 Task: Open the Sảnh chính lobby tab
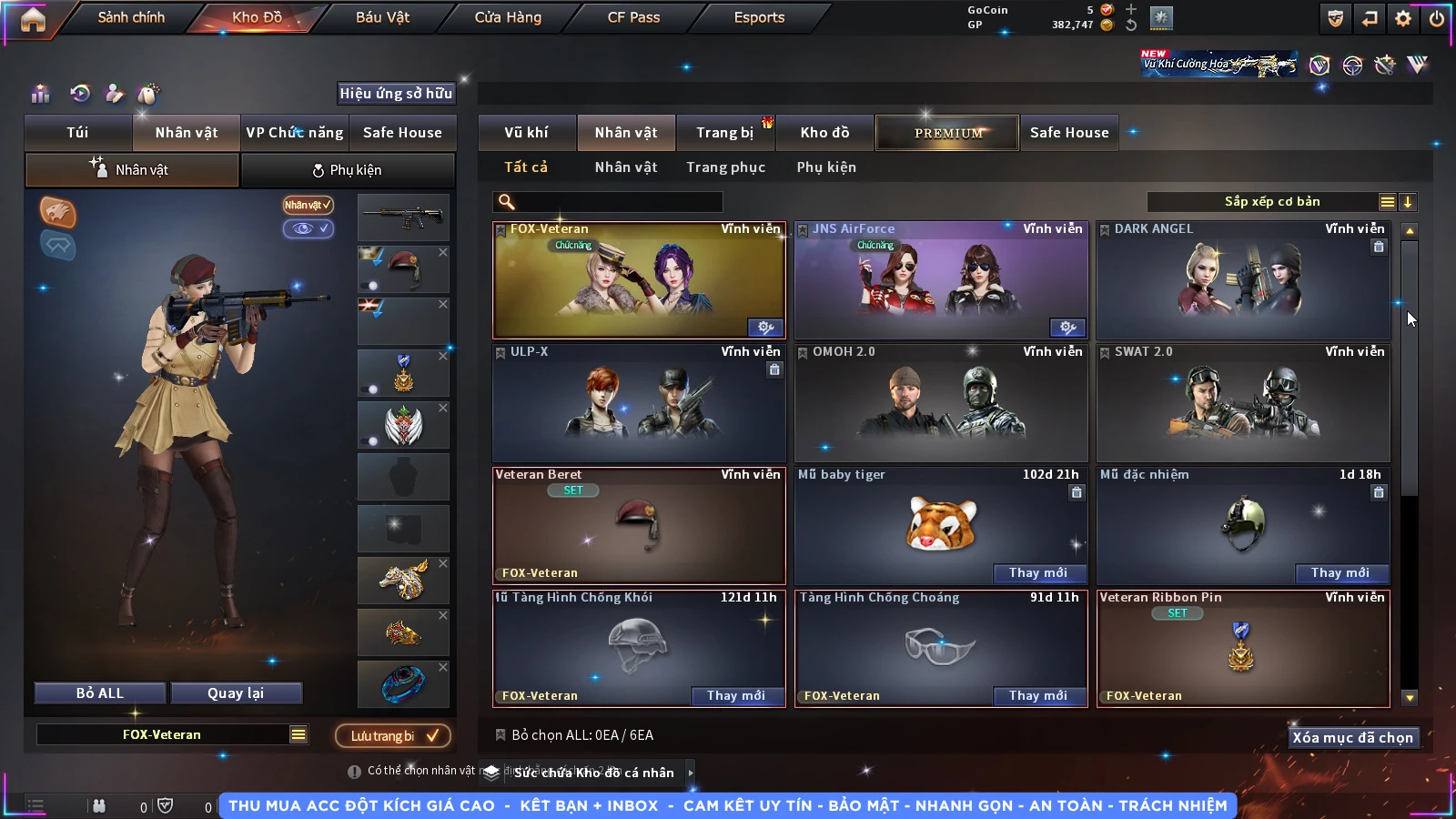pyautogui.click(x=131, y=17)
